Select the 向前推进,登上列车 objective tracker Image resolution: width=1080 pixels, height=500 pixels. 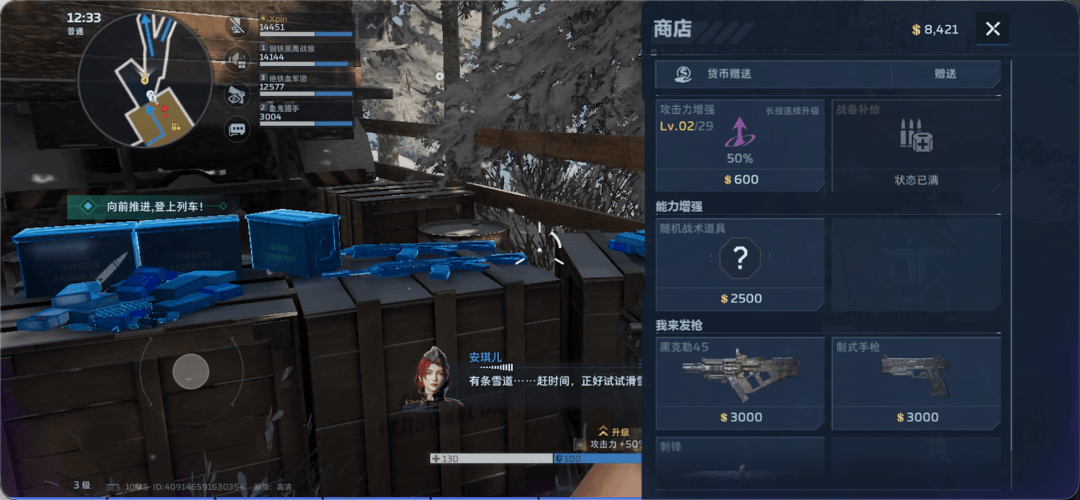154,207
